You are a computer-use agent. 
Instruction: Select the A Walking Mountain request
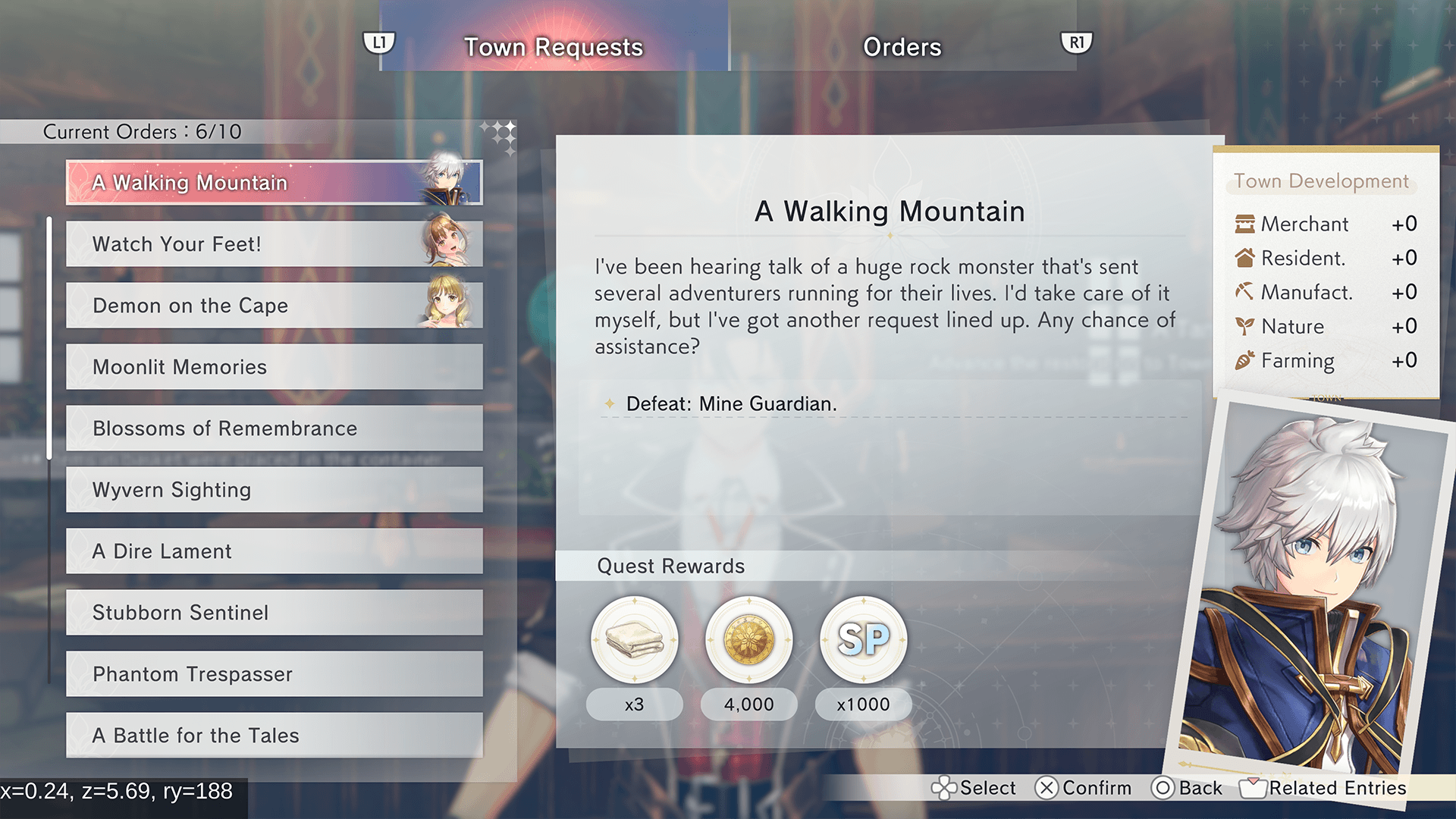[274, 183]
